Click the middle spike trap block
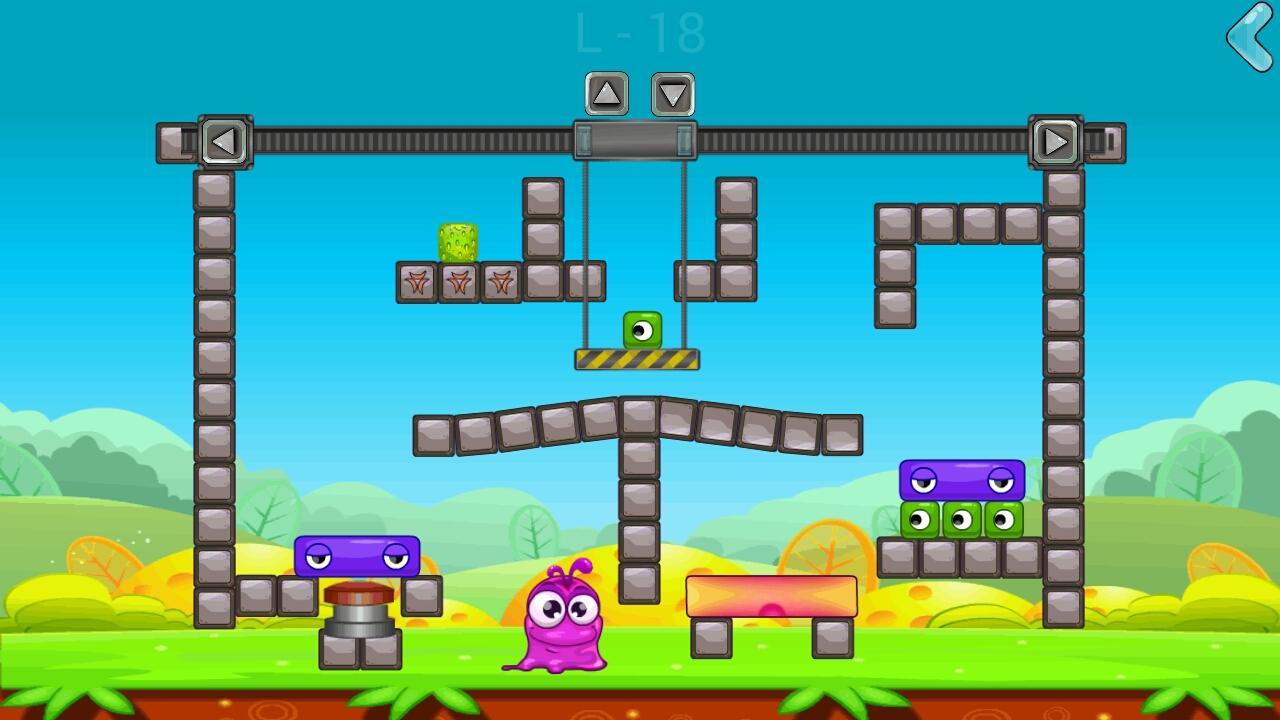The height and width of the screenshot is (720, 1280). coord(459,283)
